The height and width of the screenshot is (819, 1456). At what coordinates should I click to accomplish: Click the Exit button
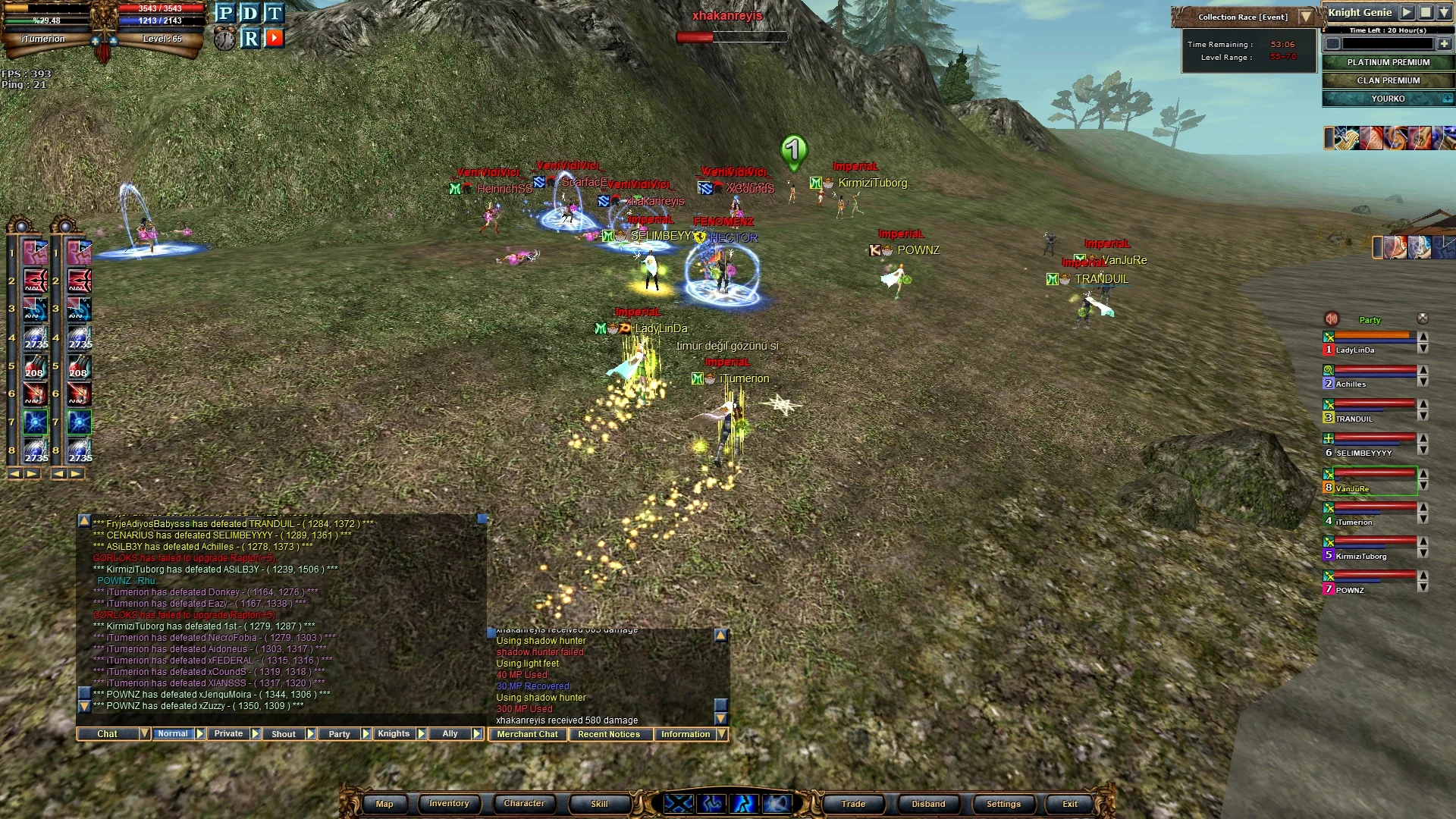(x=1069, y=804)
